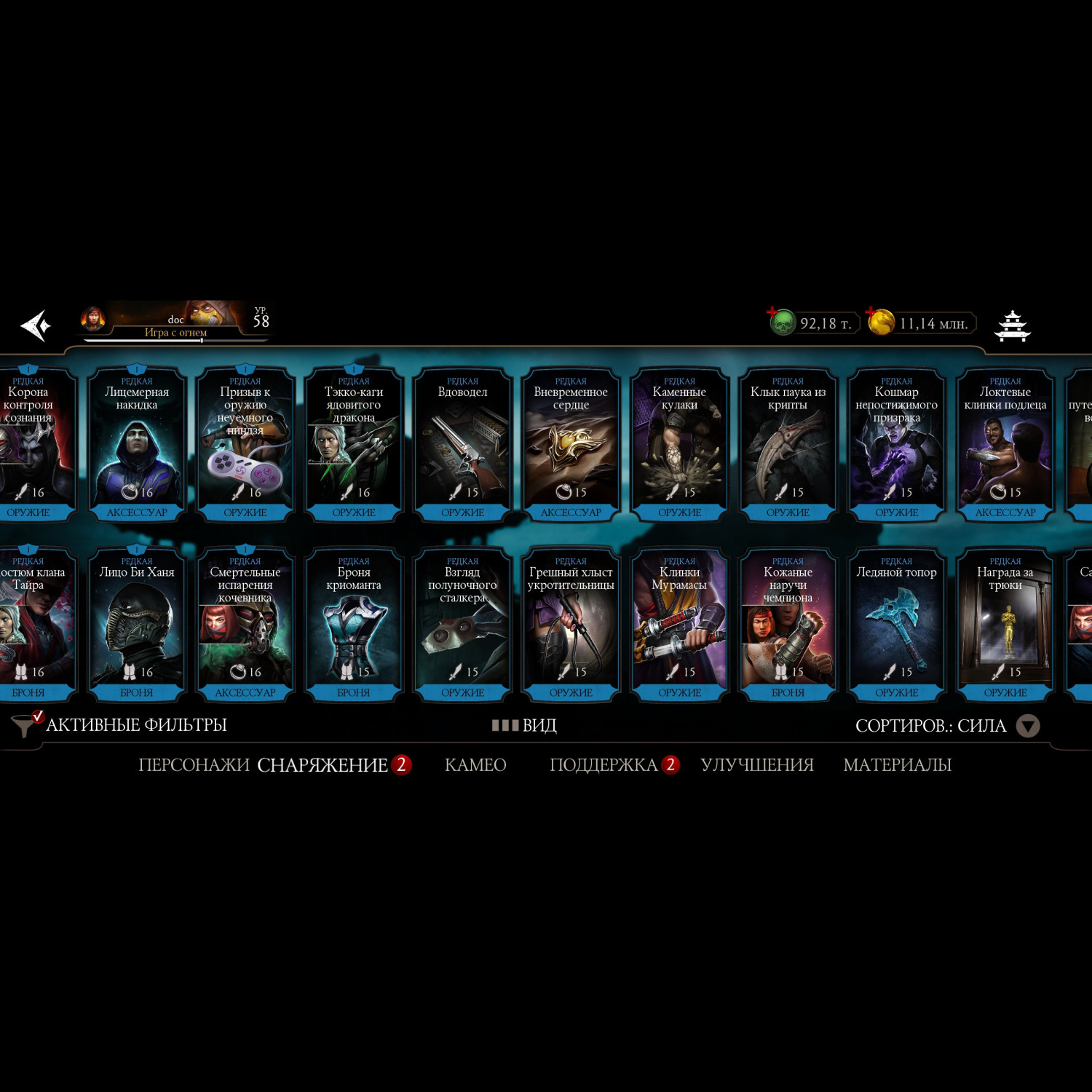The image size is (1092, 1092).
Task: Open the doc player profile banner
Action: pos(175,323)
